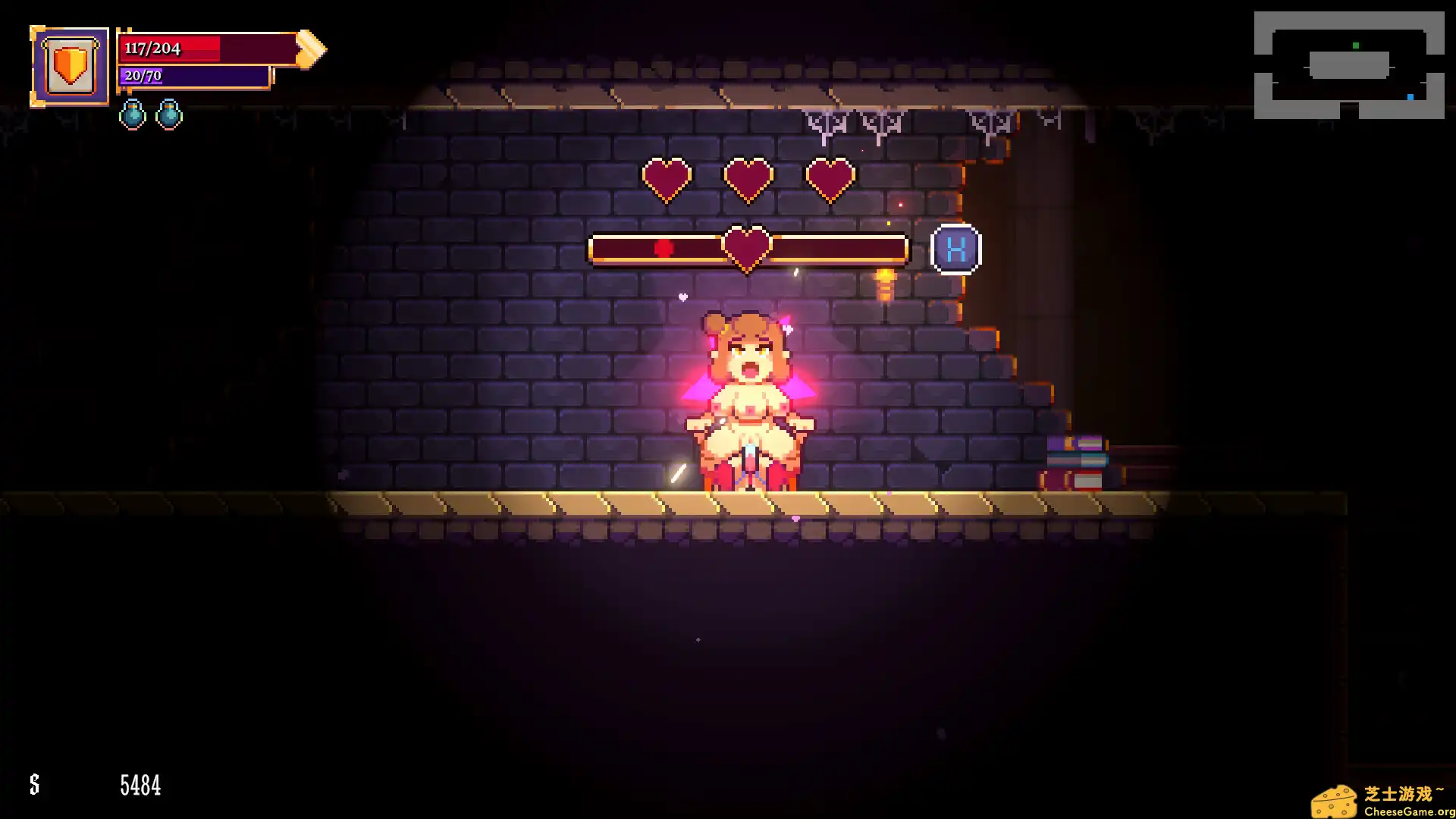Click the blue dot on the minimap
Image resolution: width=1456 pixels, height=819 pixels.
tap(1408, 97)
